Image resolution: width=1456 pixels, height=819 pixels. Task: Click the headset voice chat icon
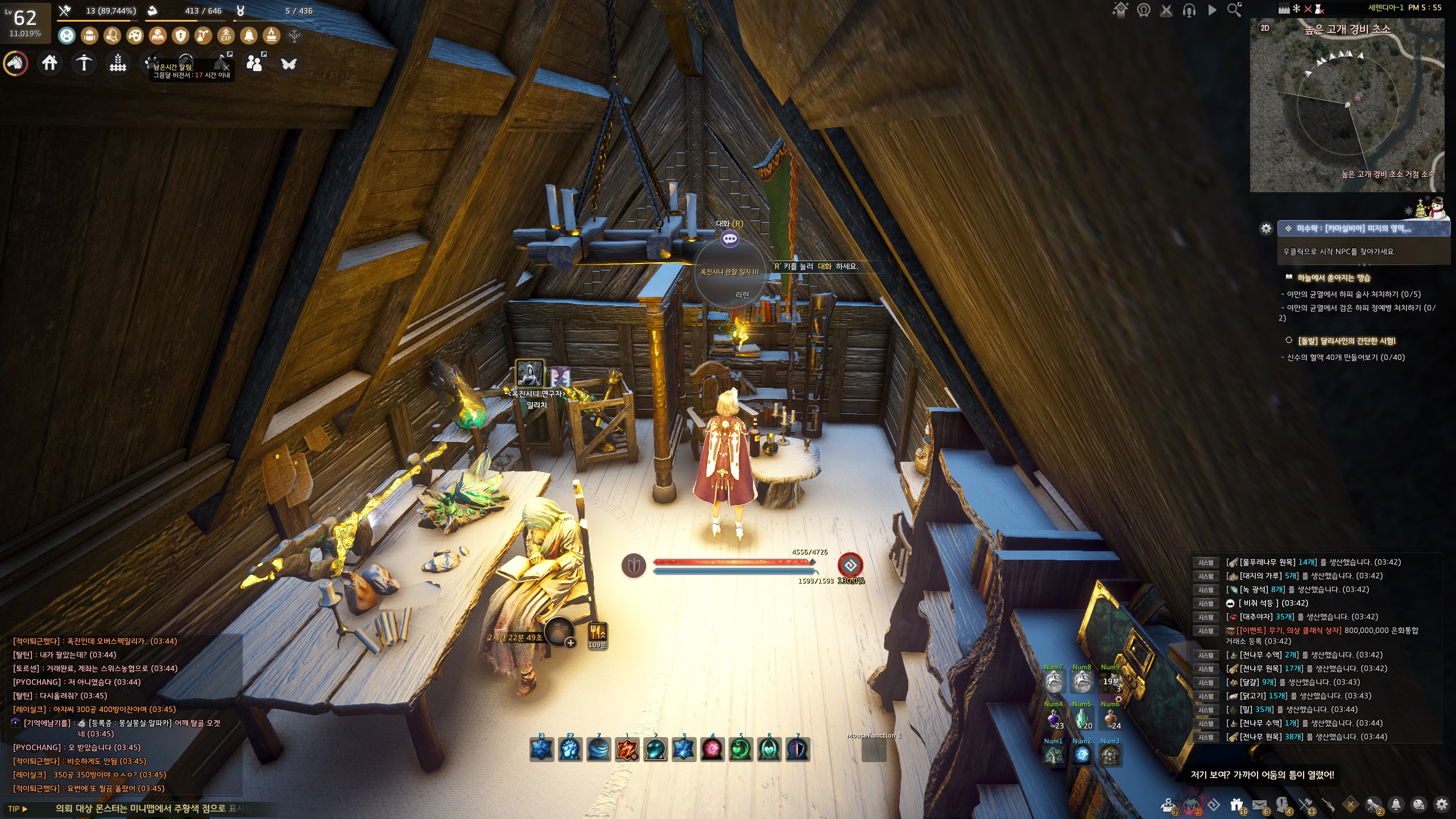[1189, 10]
